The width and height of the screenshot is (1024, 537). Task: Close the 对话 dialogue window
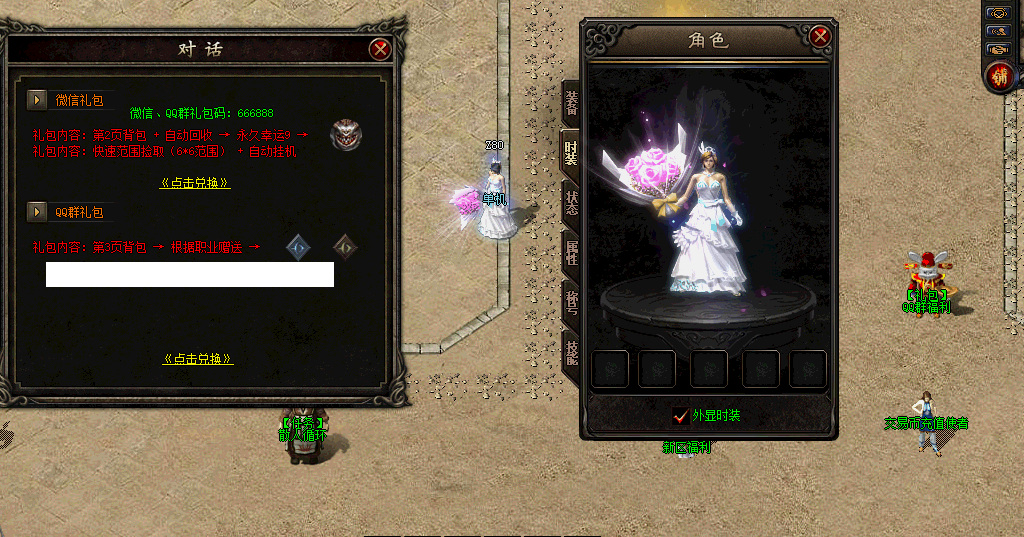click(379, 49)
